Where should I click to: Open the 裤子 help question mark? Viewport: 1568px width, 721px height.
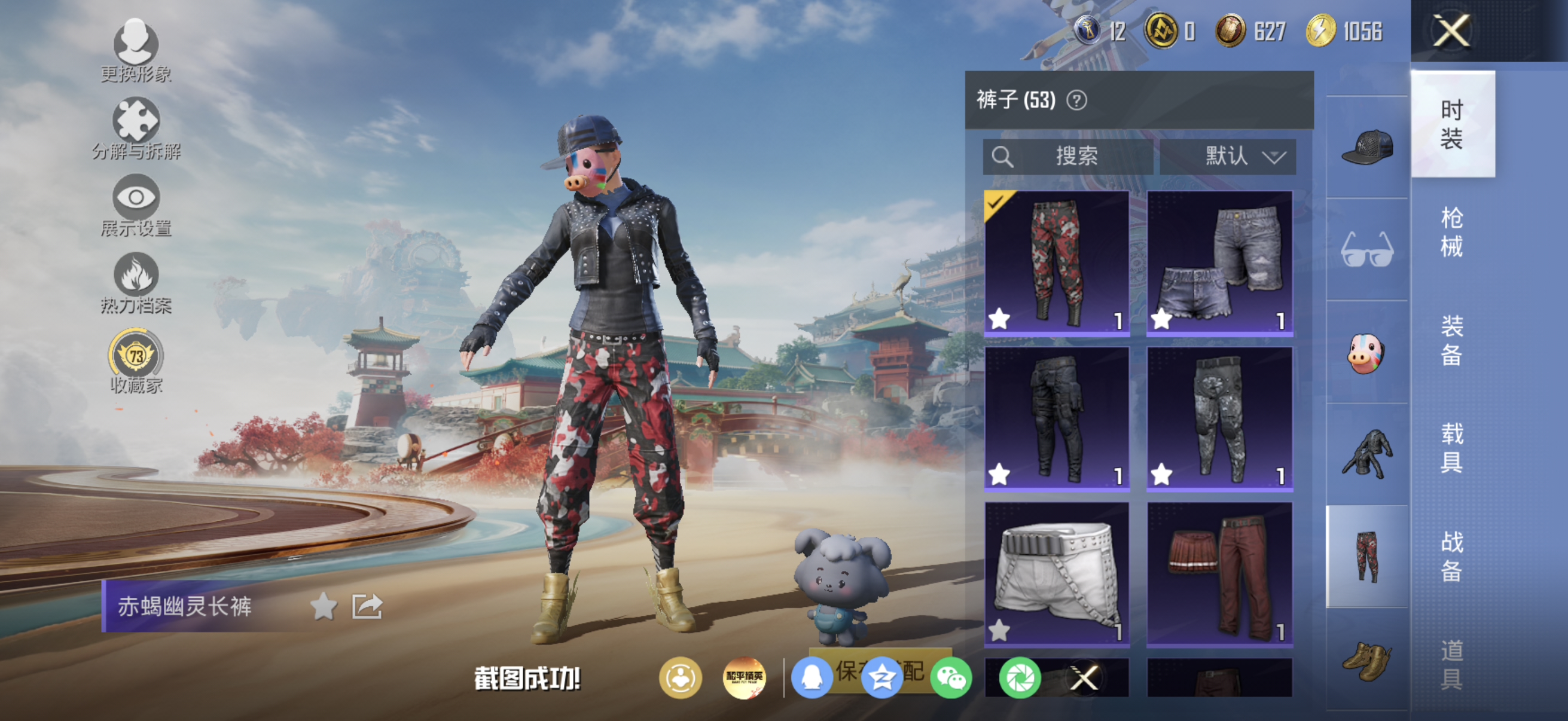tap(1078, 101)
